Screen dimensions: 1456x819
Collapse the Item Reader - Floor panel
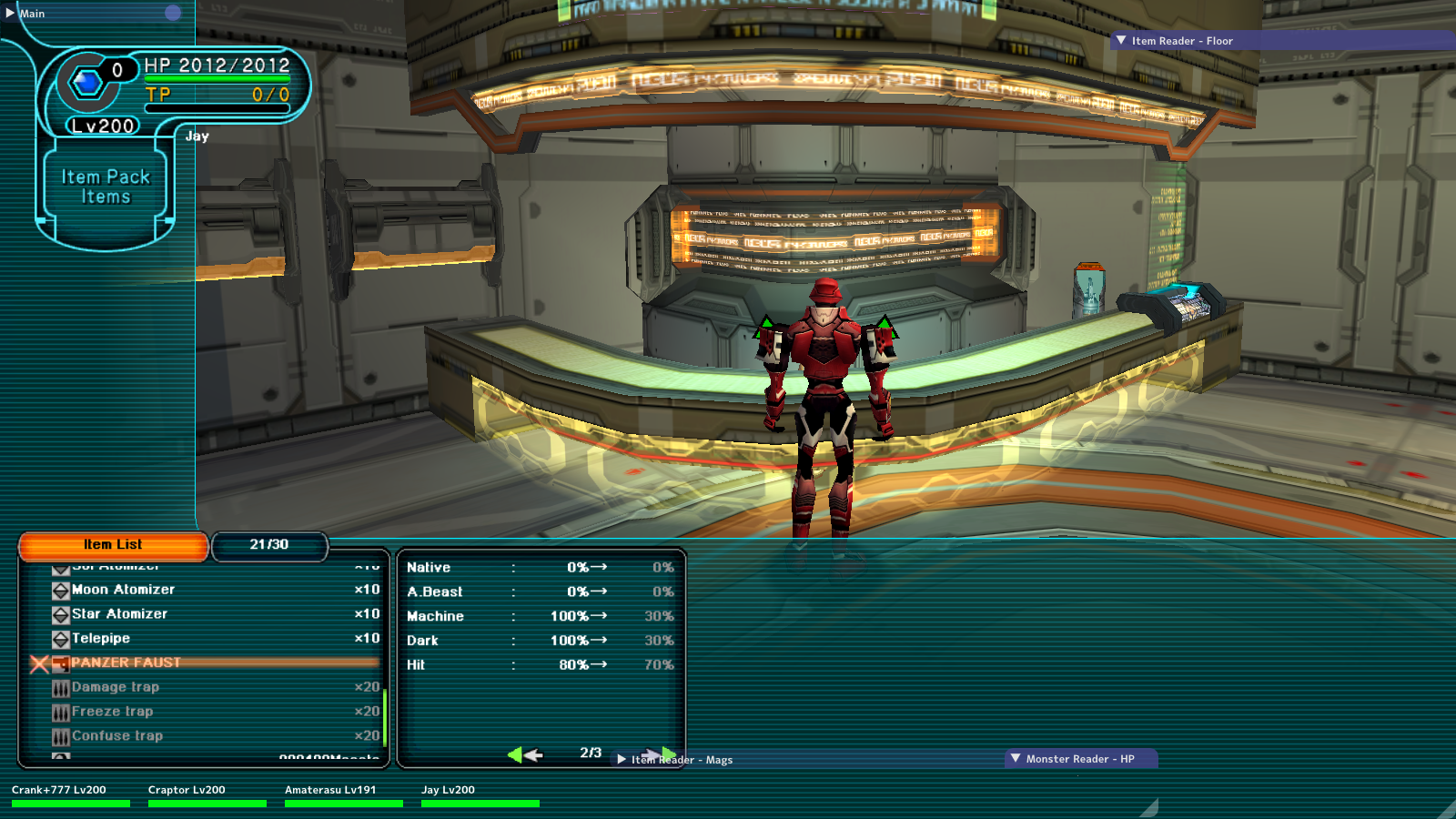tap(1122, 41)
